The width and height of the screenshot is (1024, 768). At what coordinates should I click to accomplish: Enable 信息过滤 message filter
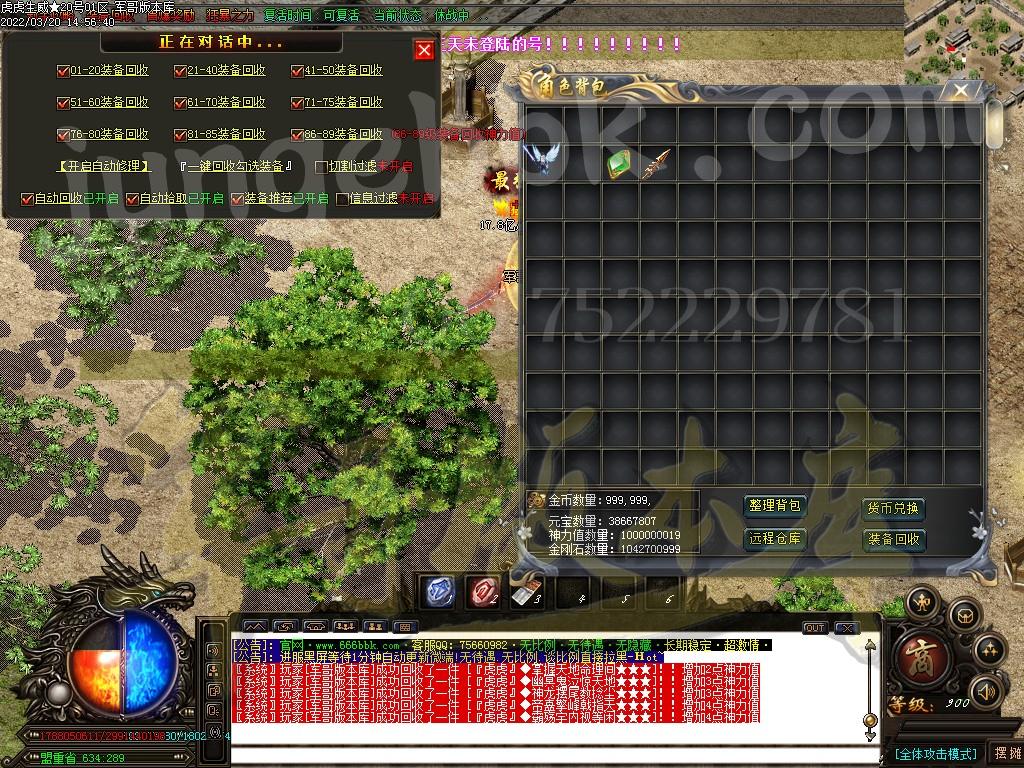342,199
